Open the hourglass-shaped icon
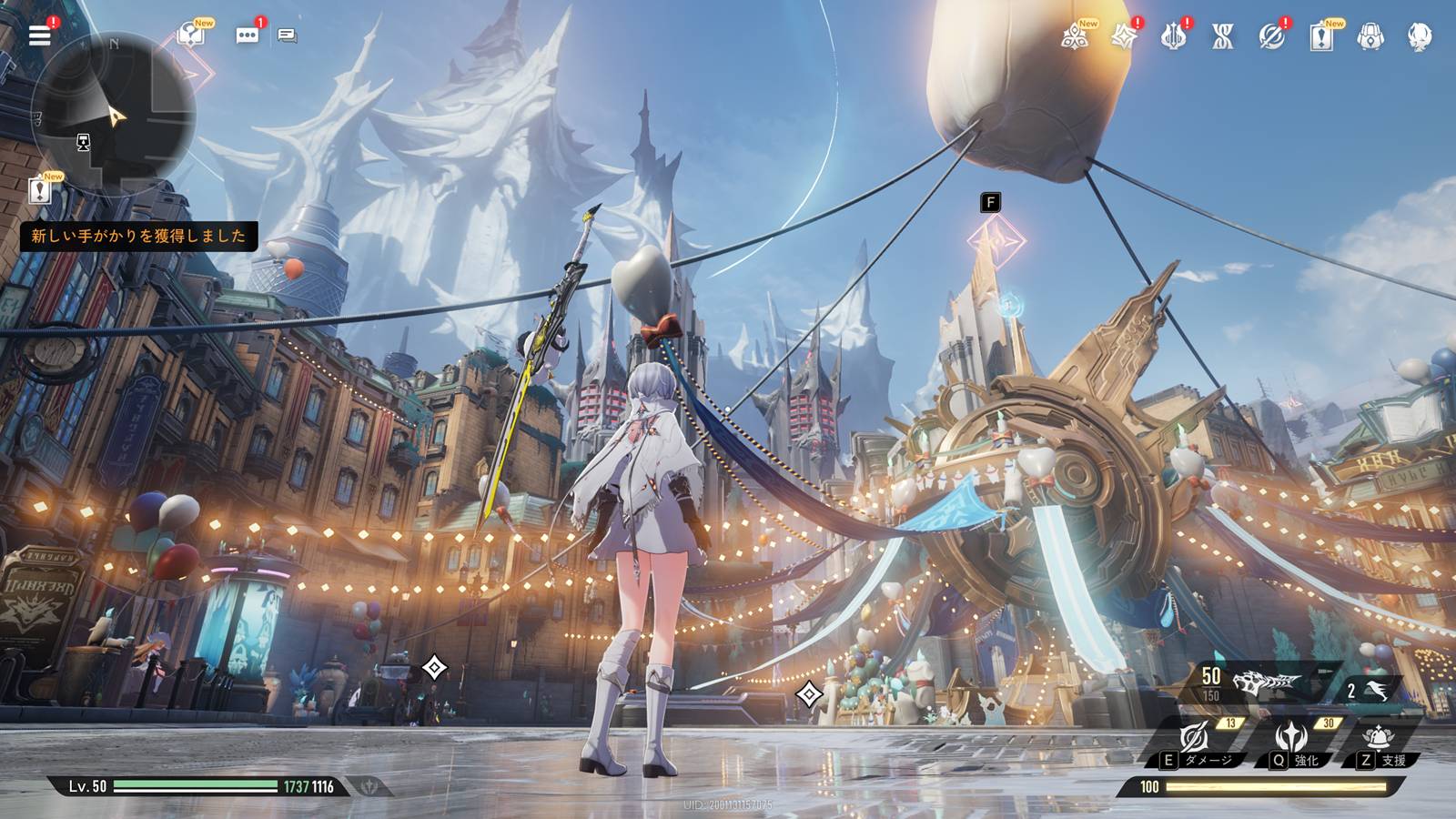This screenshot has width=1456, height=819. pyautogui.click(x=1222, y=36)
